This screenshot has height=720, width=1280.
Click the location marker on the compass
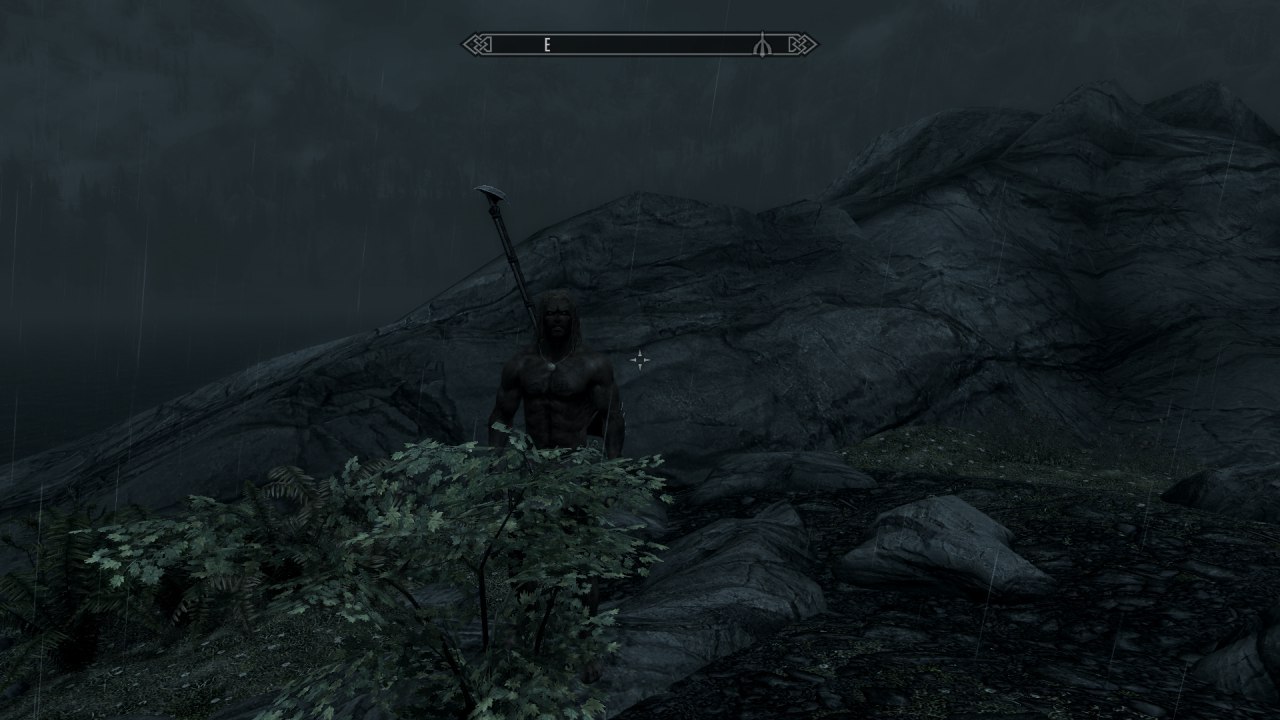[x=762, y=45]
